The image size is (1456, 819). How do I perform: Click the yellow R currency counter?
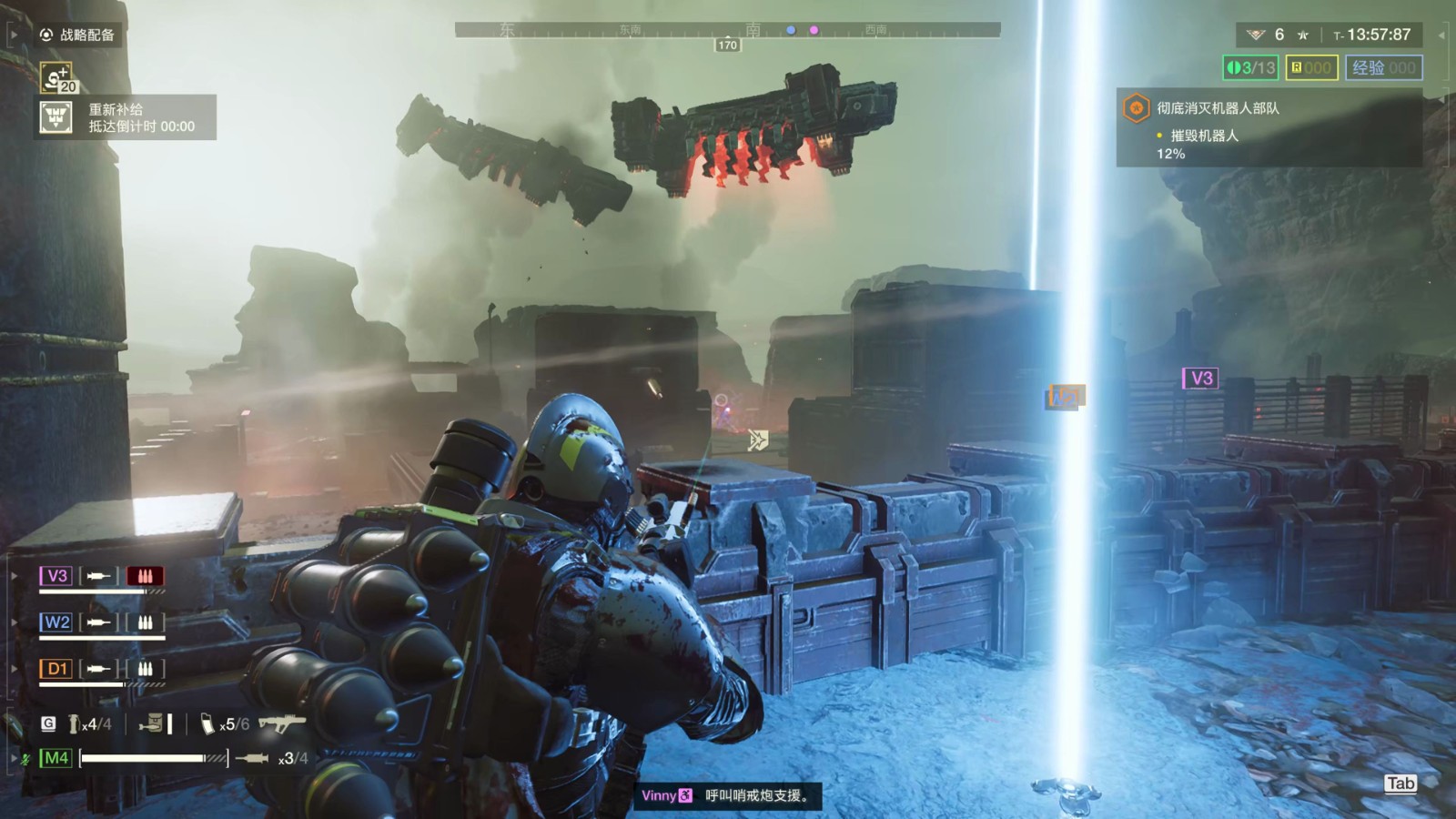point(1311,67)
